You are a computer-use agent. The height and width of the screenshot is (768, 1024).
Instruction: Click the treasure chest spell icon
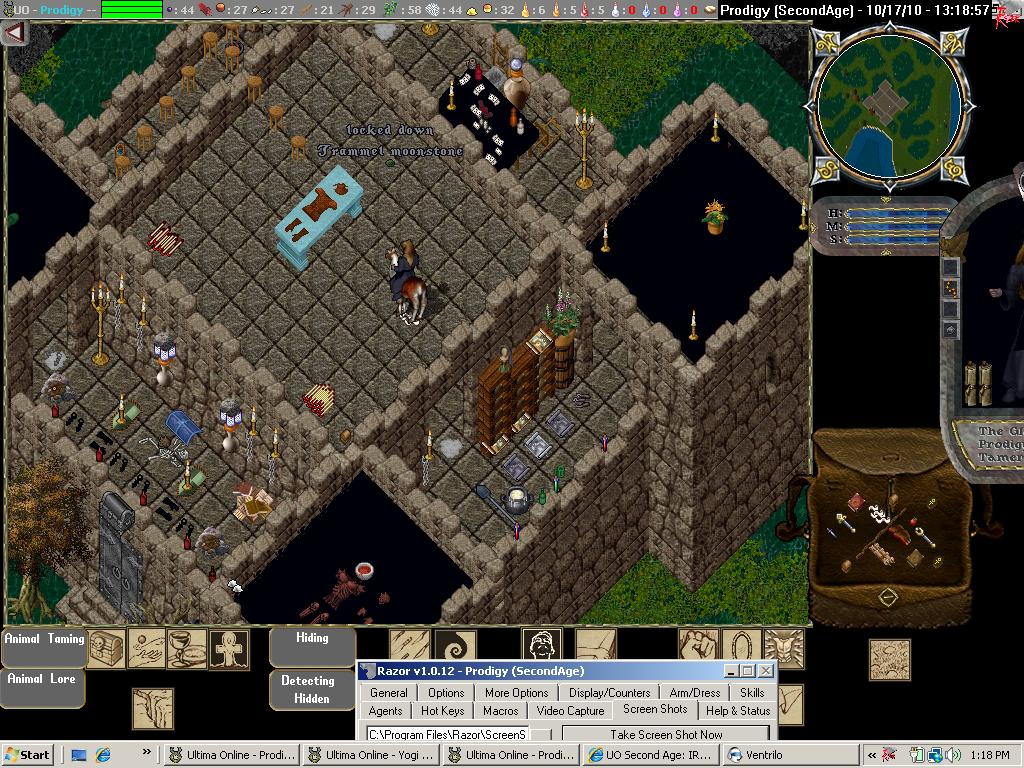106,648
